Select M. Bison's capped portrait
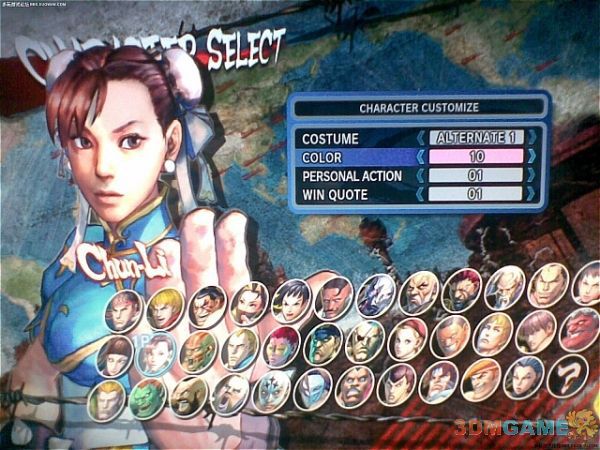 coord(322,343)
